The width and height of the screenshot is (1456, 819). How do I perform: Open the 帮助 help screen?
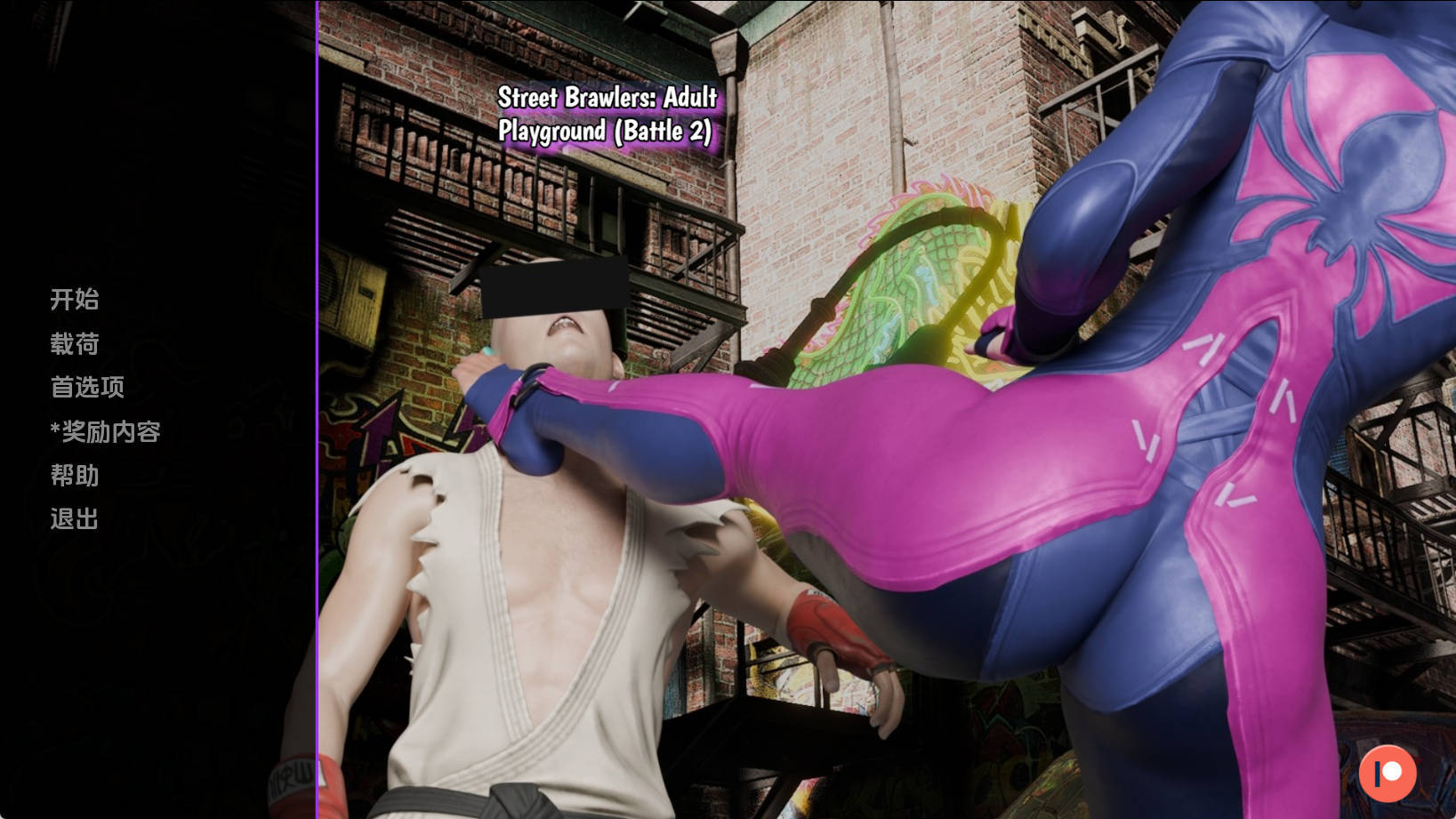(75, 476)
